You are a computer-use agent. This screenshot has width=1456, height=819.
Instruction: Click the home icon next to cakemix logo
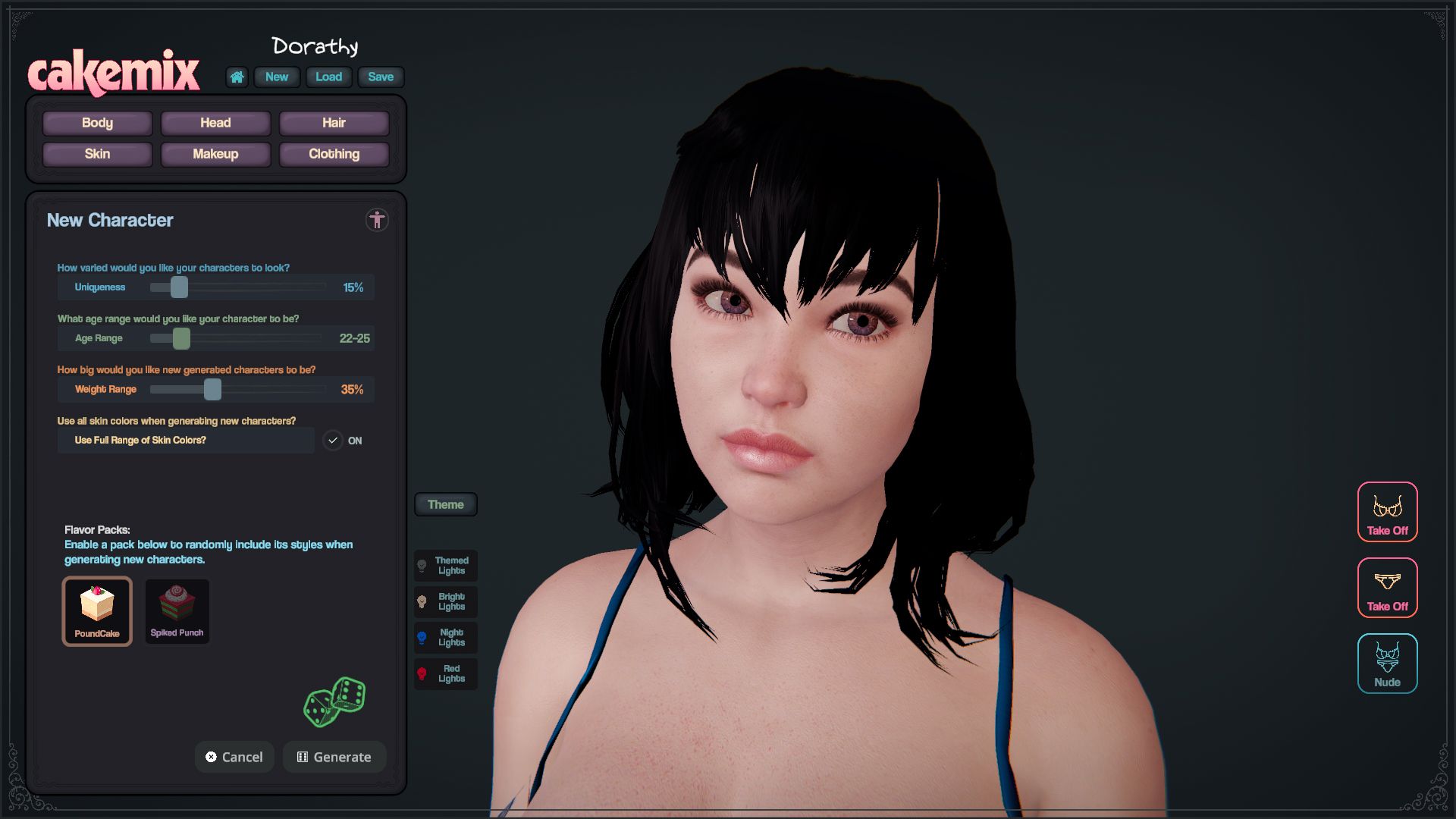click(x=237, y=77)
